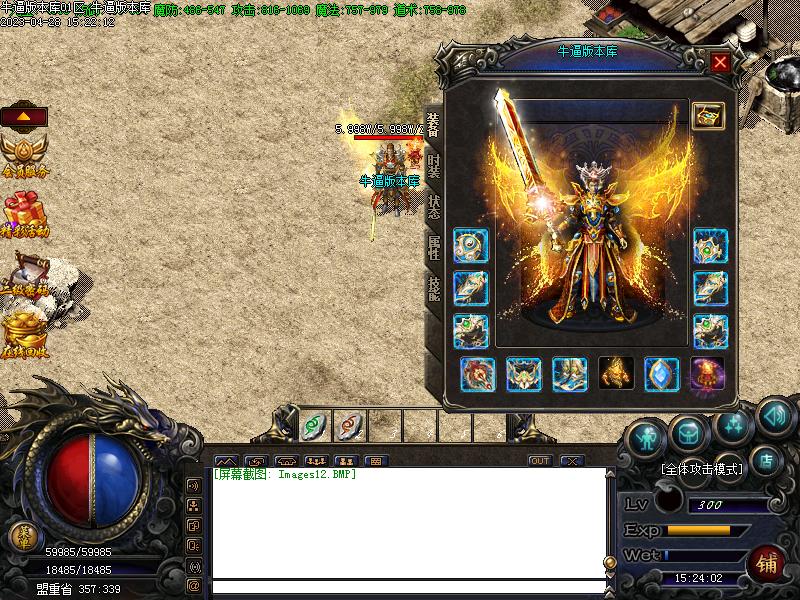Collapse the left menu with the arrow button

coord(24,116)
